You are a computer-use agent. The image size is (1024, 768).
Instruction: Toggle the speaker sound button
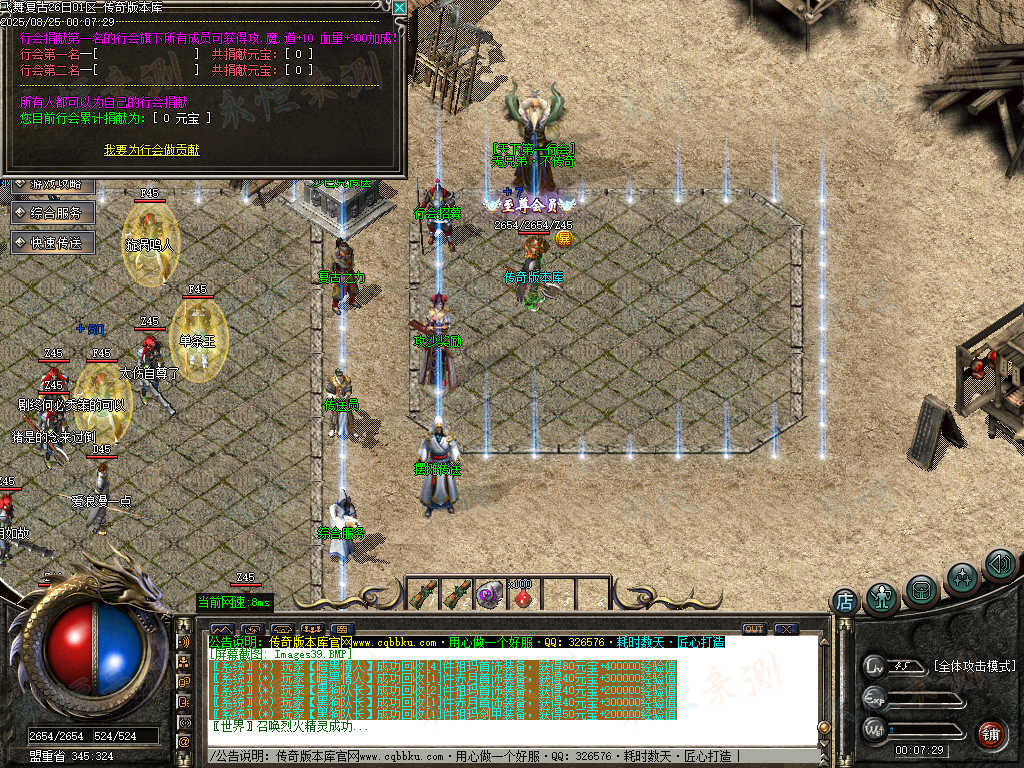tap(1000, 565)
